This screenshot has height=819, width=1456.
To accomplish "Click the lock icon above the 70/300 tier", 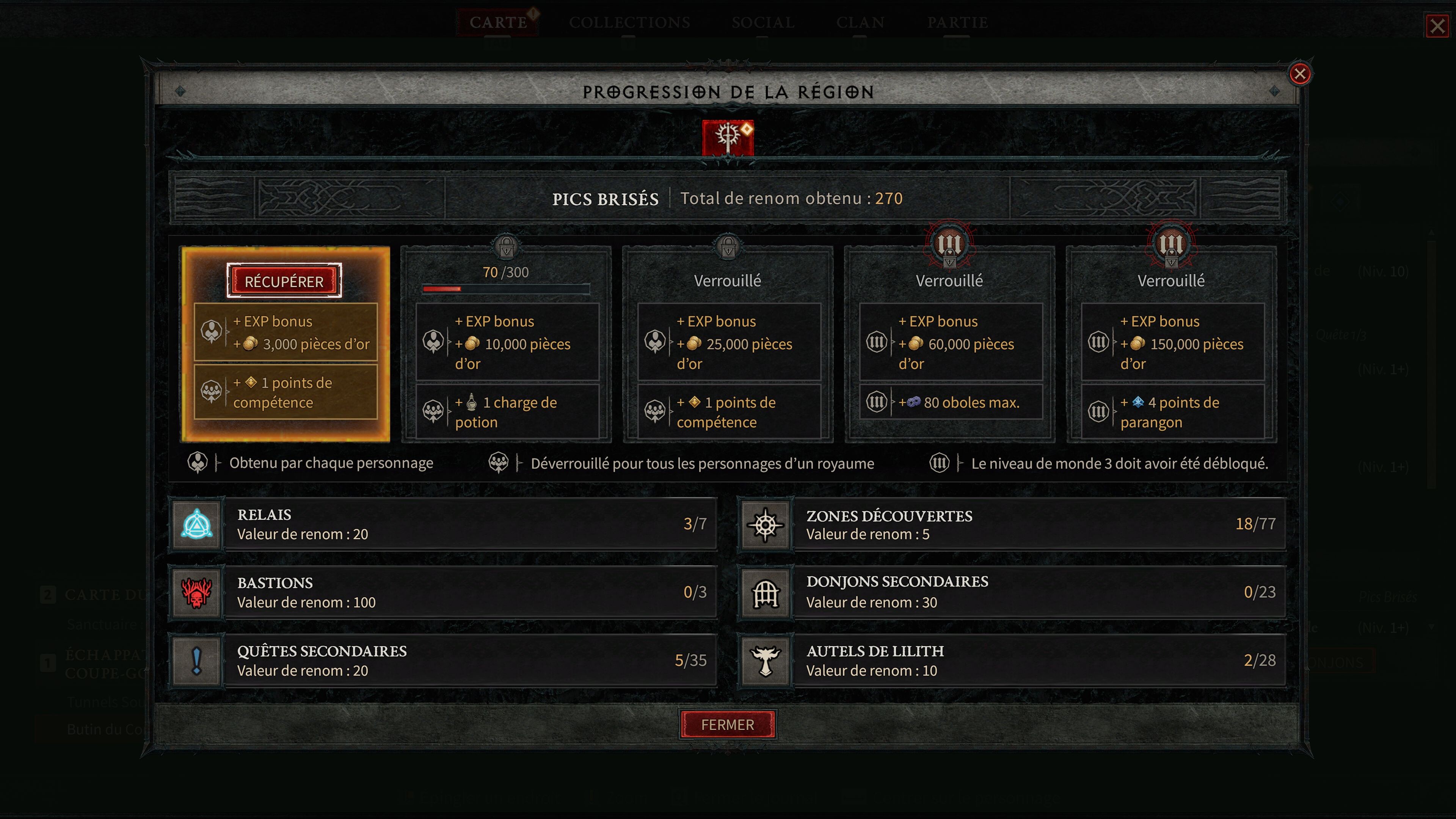I will coord(507,245).
